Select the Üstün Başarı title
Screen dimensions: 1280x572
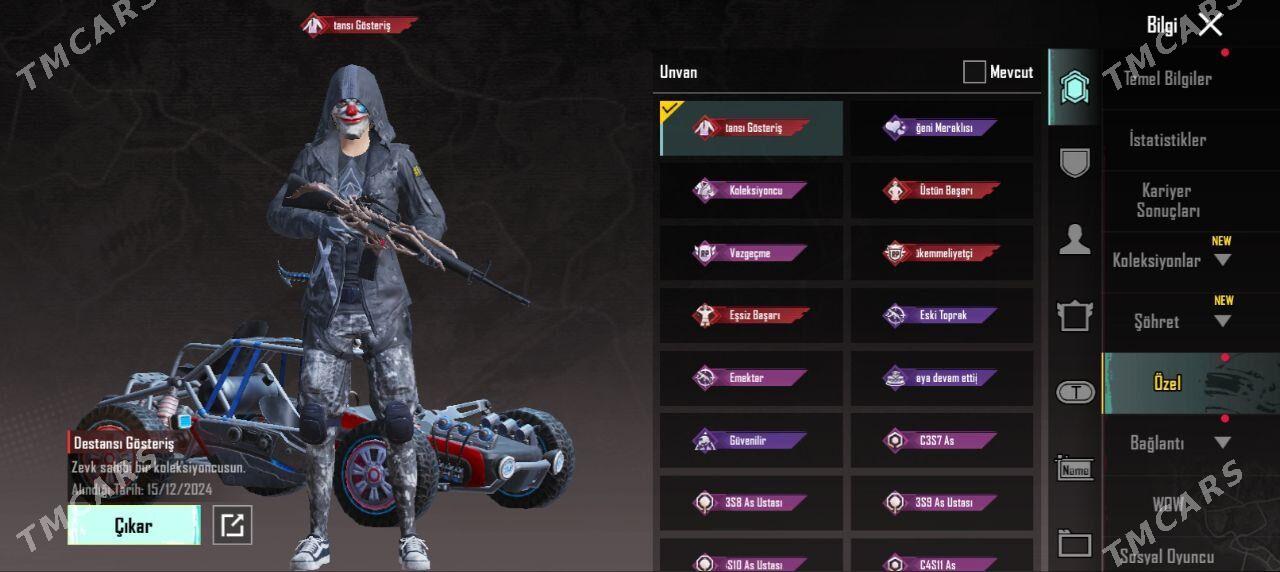pyautogui.click(x=941, y=190)
